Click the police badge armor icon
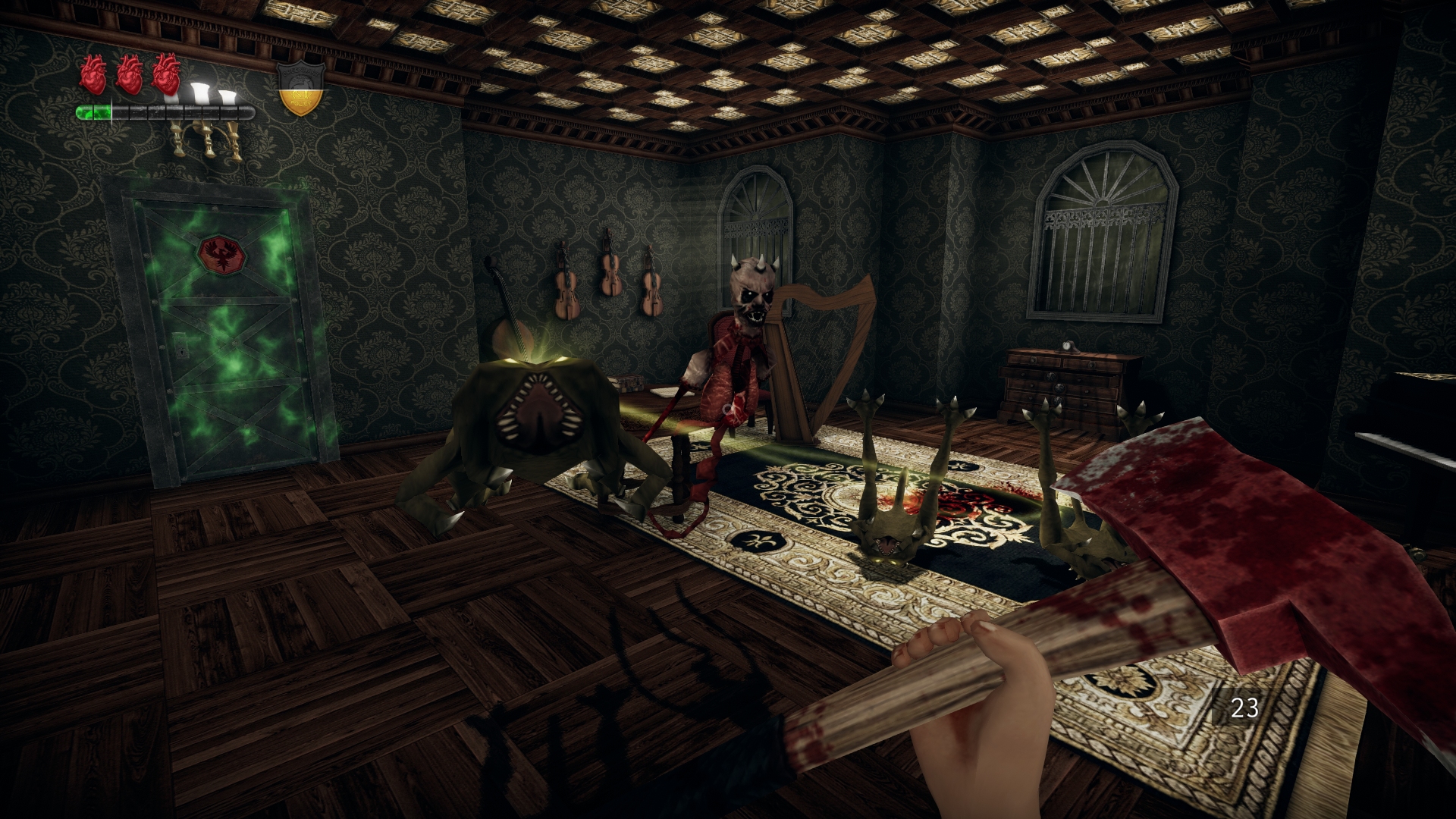This screenshot has width=1456, height=819. coord(301,88)
